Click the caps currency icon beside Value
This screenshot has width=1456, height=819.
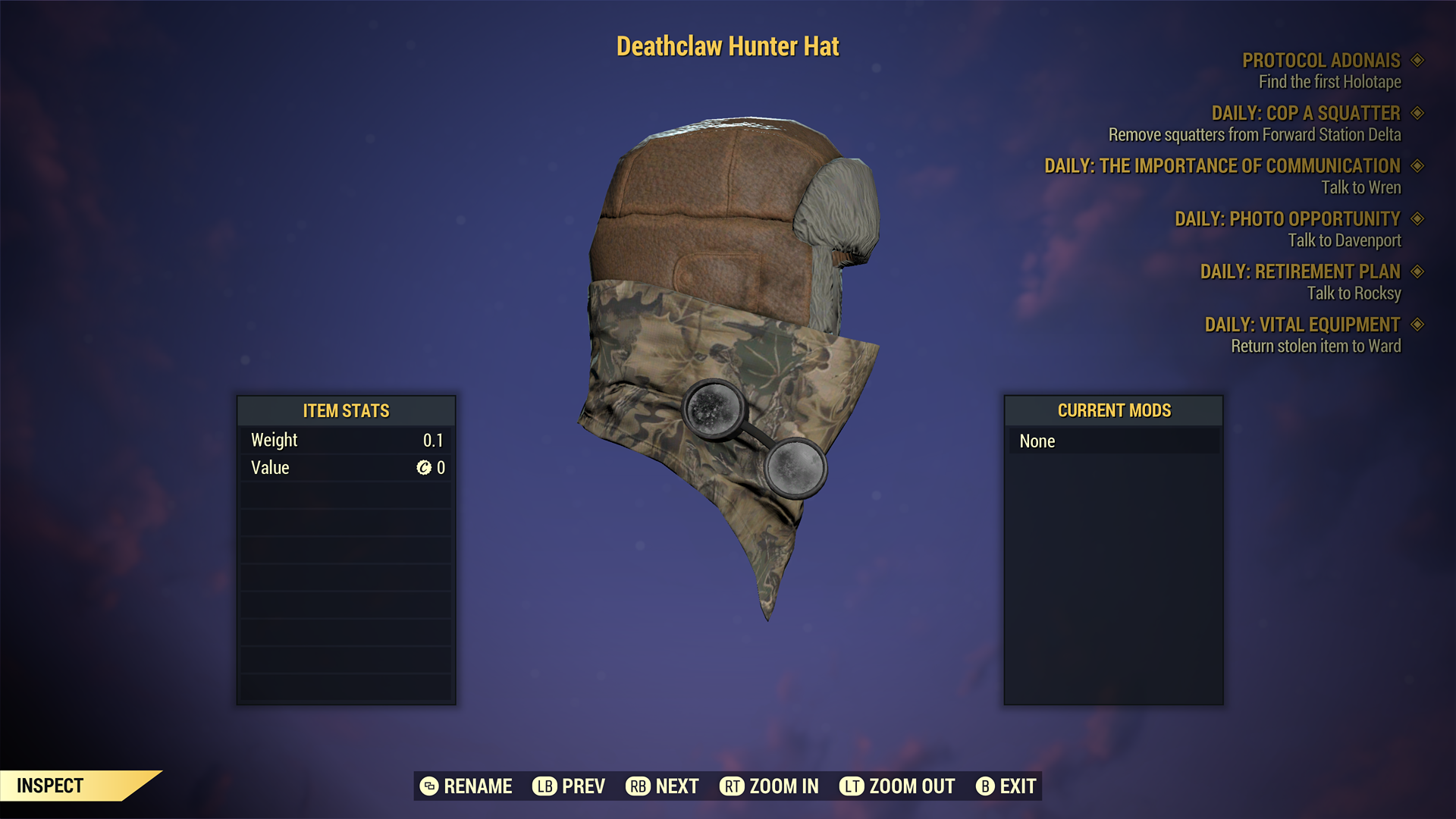(x=425, y=468)
